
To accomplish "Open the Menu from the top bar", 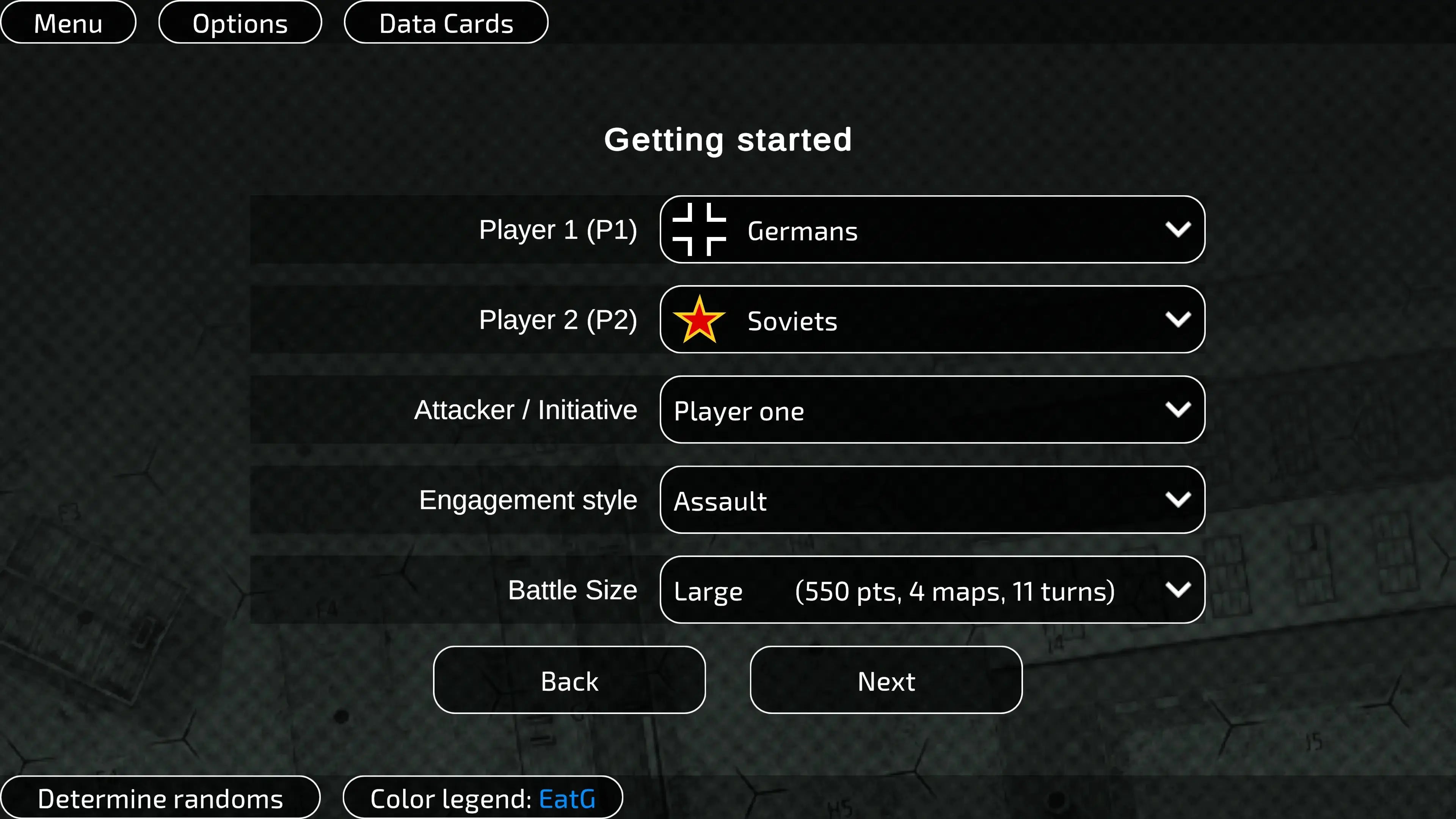I will (x=68, y=23).
